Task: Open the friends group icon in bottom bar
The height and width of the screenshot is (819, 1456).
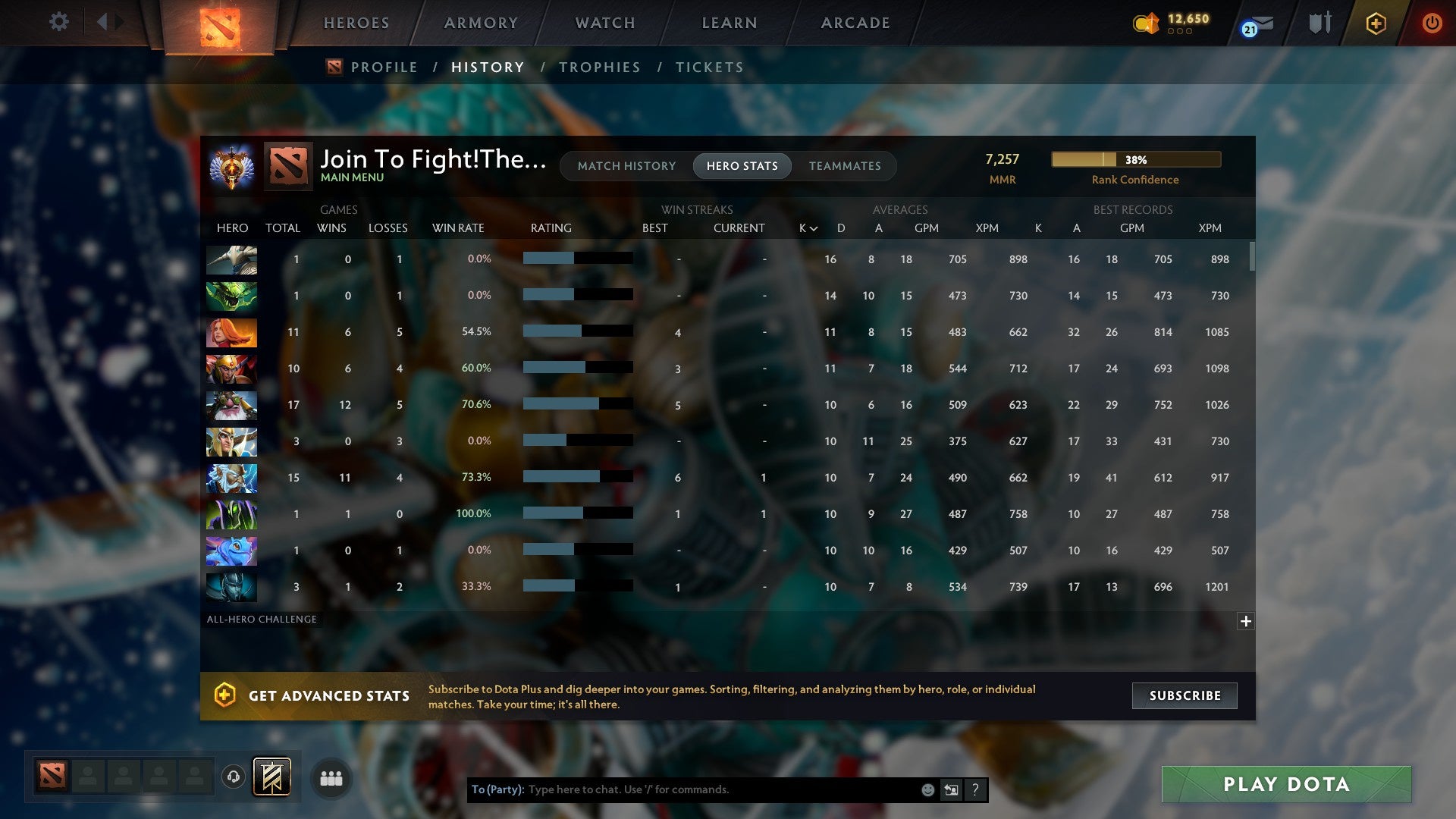Action: [x=331, y=778]
